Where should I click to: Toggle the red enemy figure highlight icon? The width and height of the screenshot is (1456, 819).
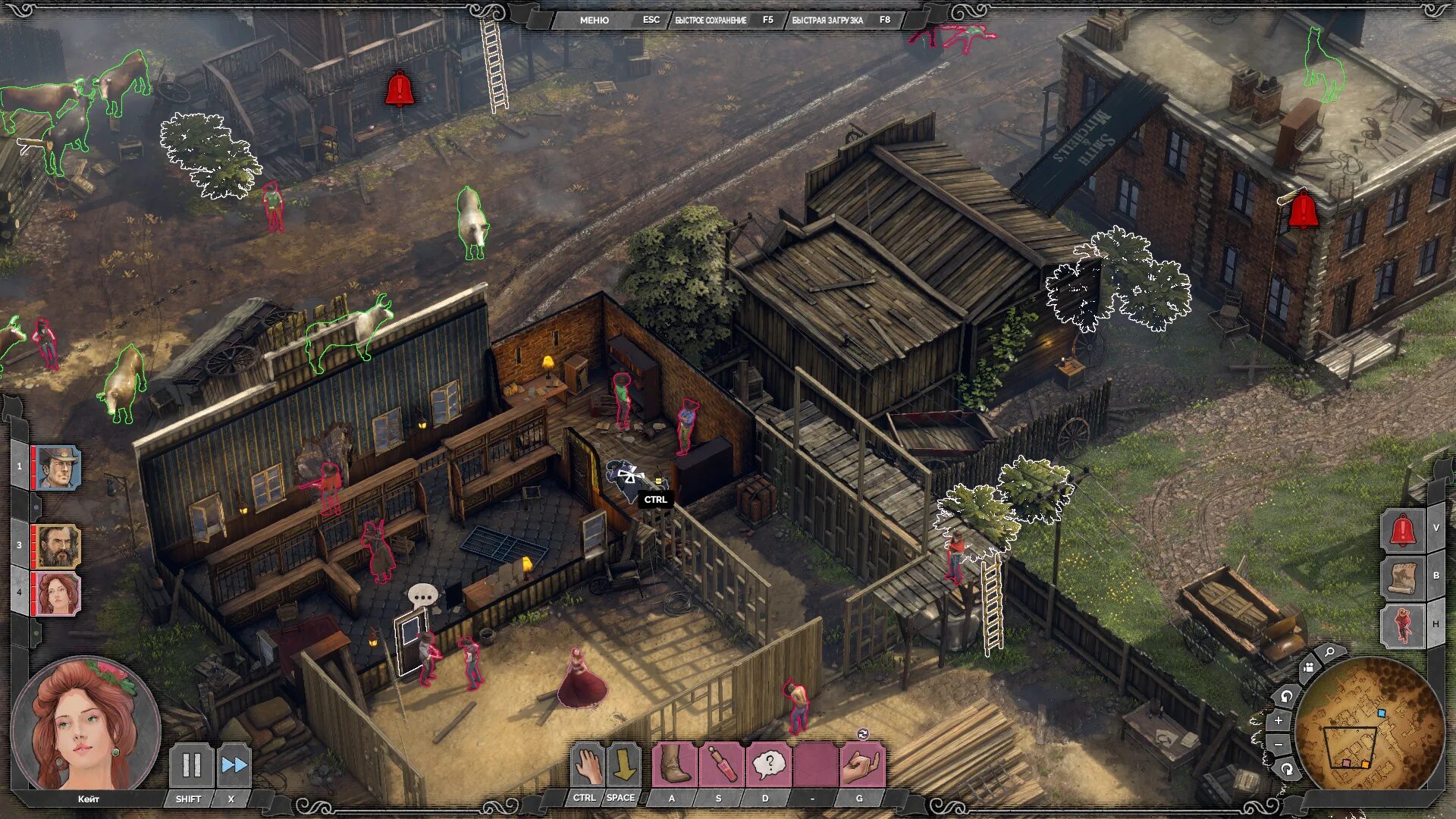(x=1402, y=625)
